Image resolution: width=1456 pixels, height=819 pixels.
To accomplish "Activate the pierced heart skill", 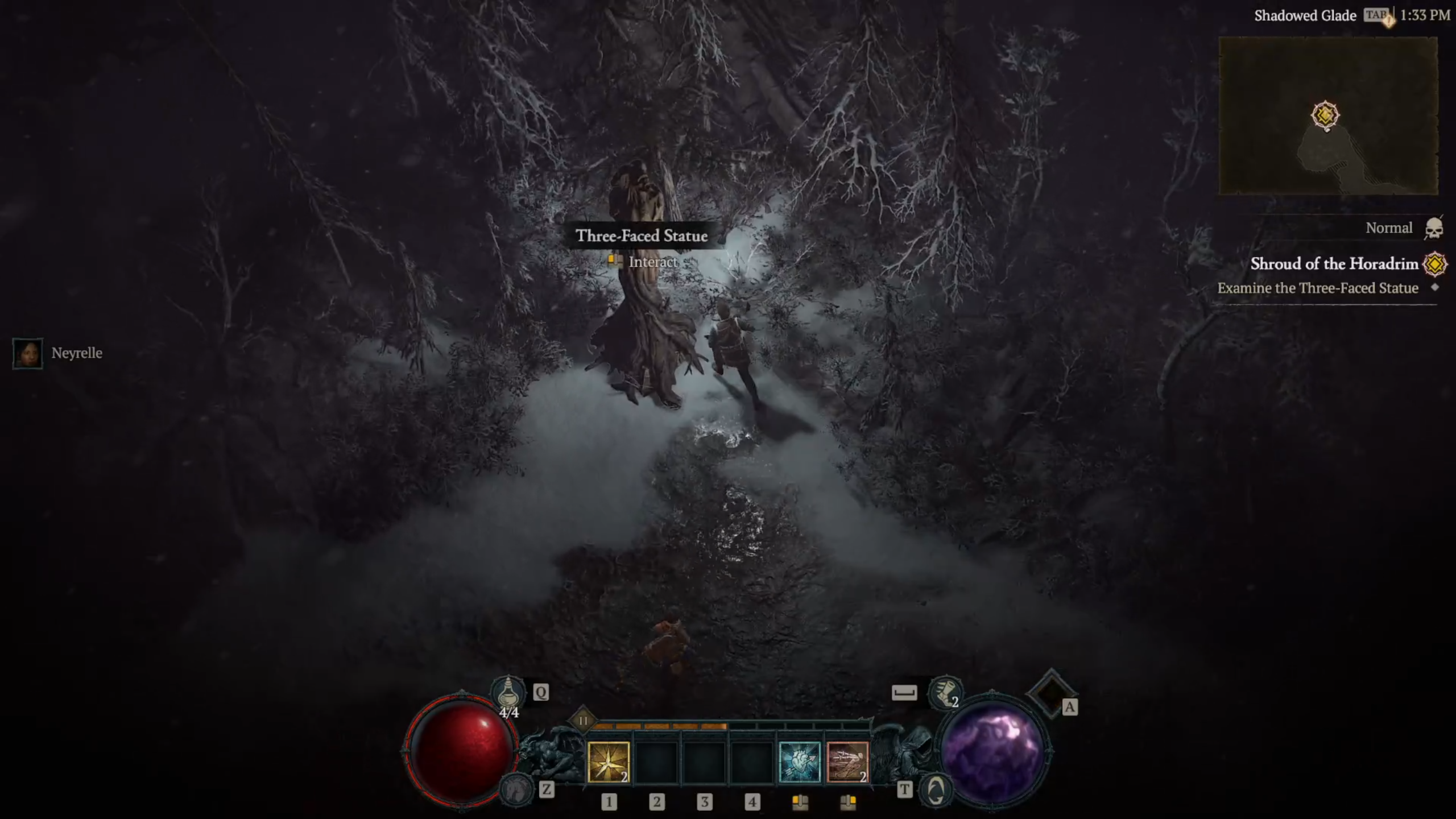I will (x=799, y=762).
